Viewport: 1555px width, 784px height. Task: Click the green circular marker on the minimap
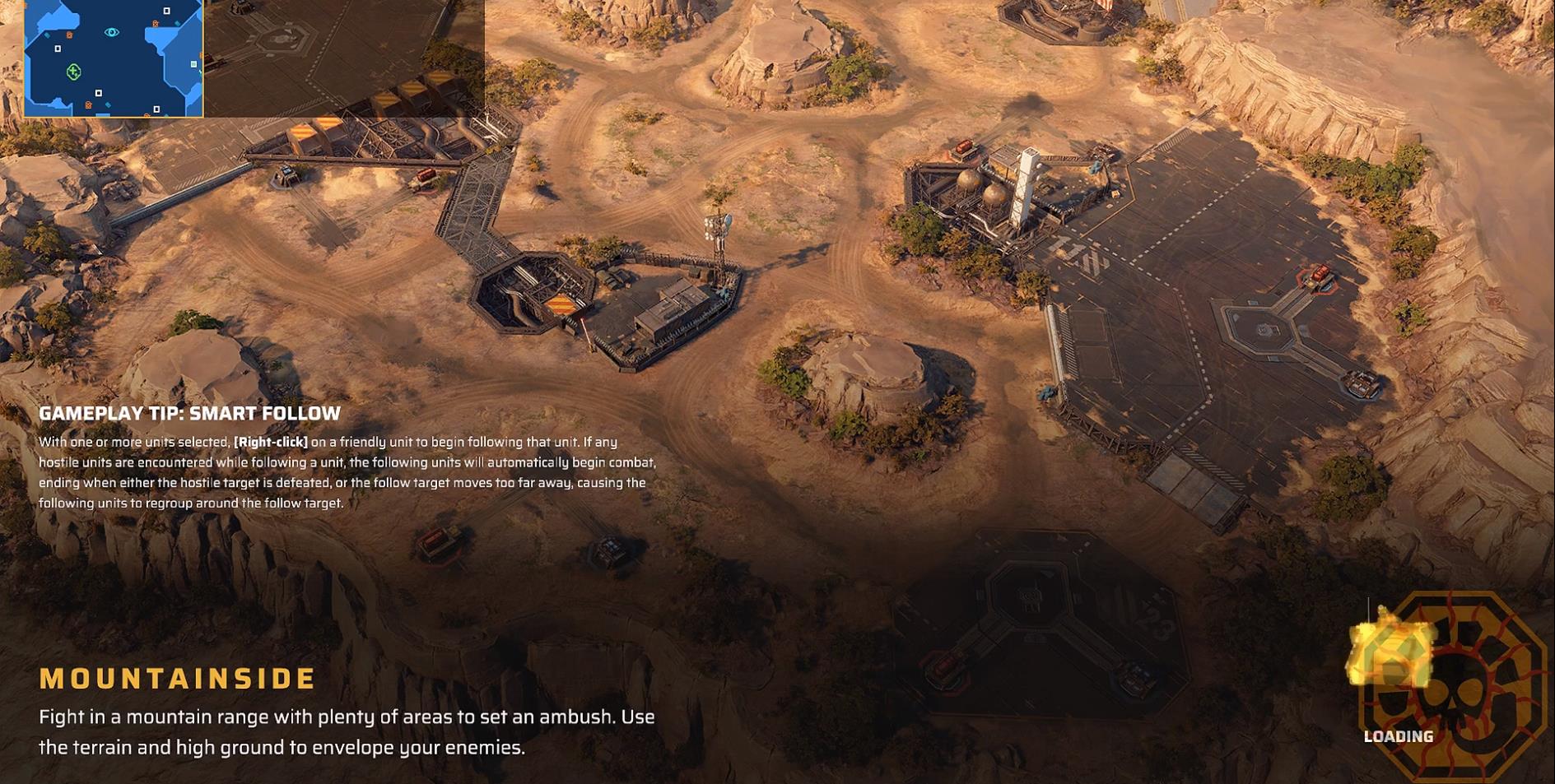[73, 72]
